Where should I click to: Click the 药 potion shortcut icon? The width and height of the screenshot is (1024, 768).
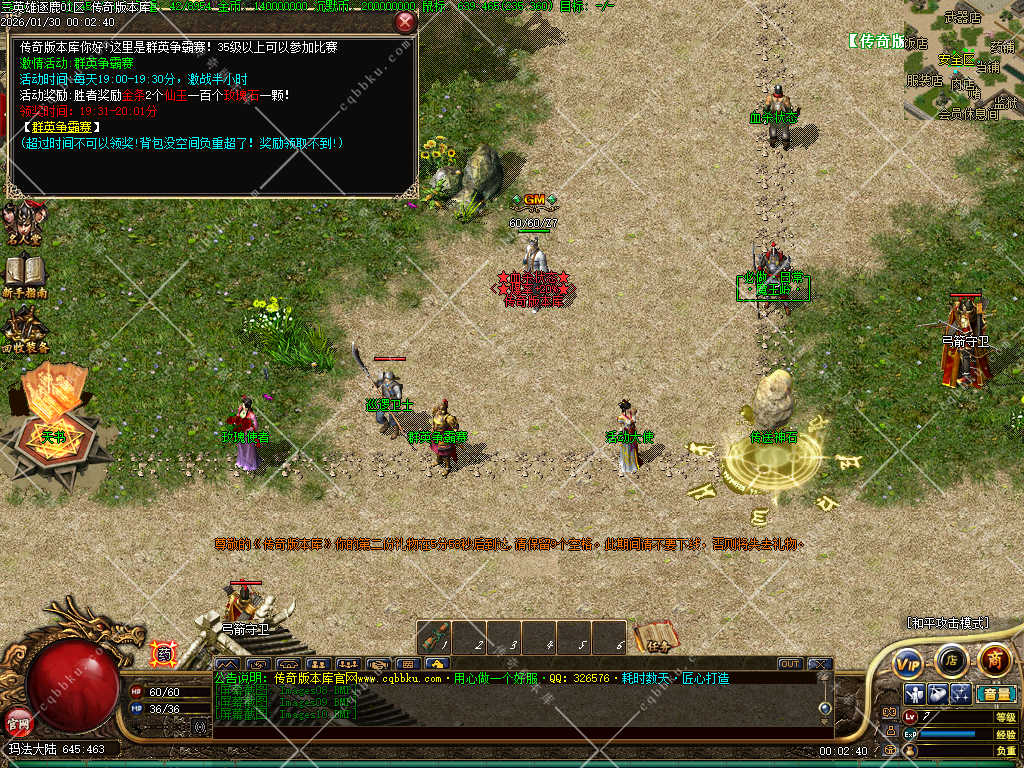[163, 654]
